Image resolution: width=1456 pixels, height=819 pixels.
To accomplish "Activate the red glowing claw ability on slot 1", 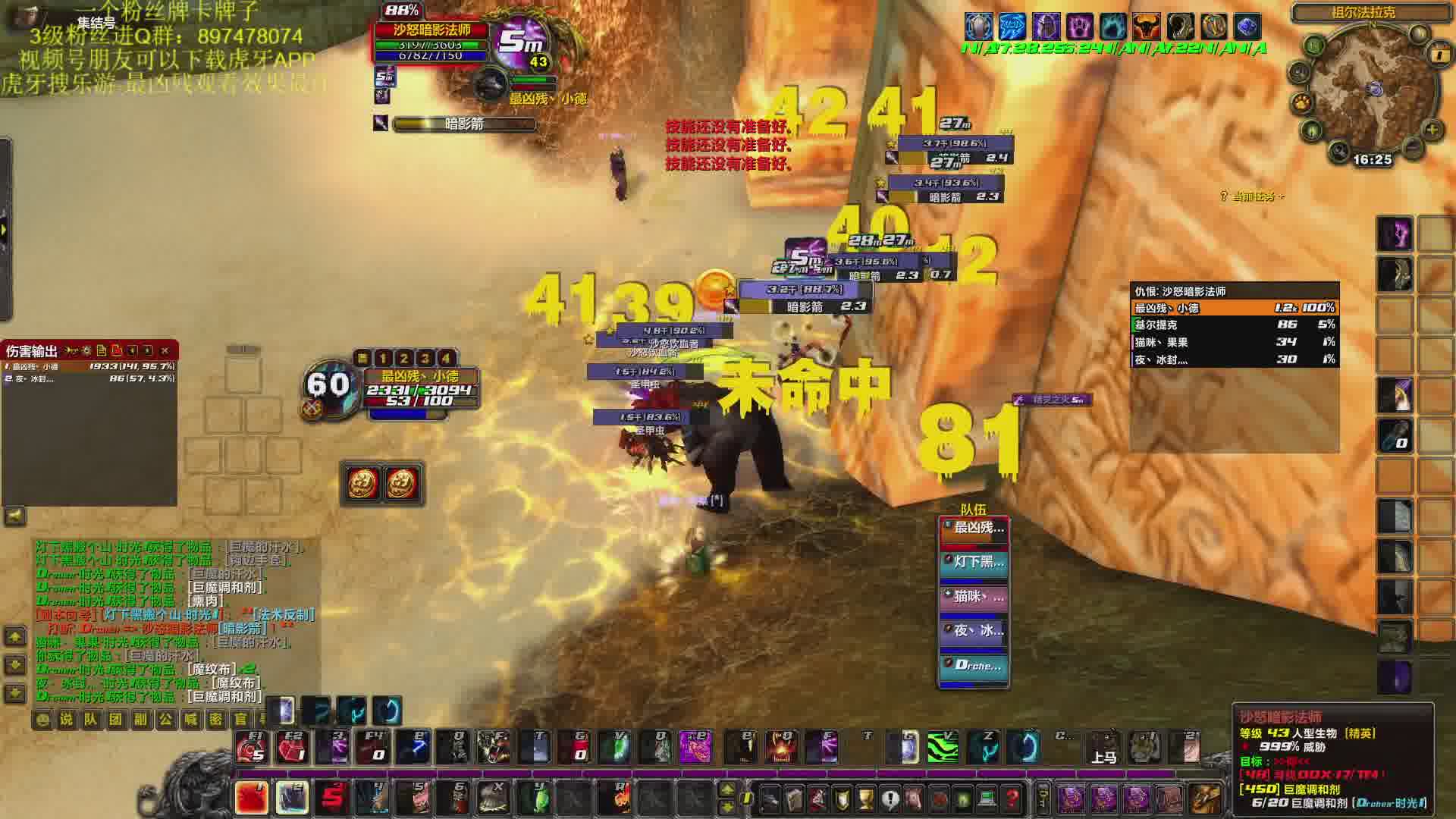I will (x=251, y=798).
